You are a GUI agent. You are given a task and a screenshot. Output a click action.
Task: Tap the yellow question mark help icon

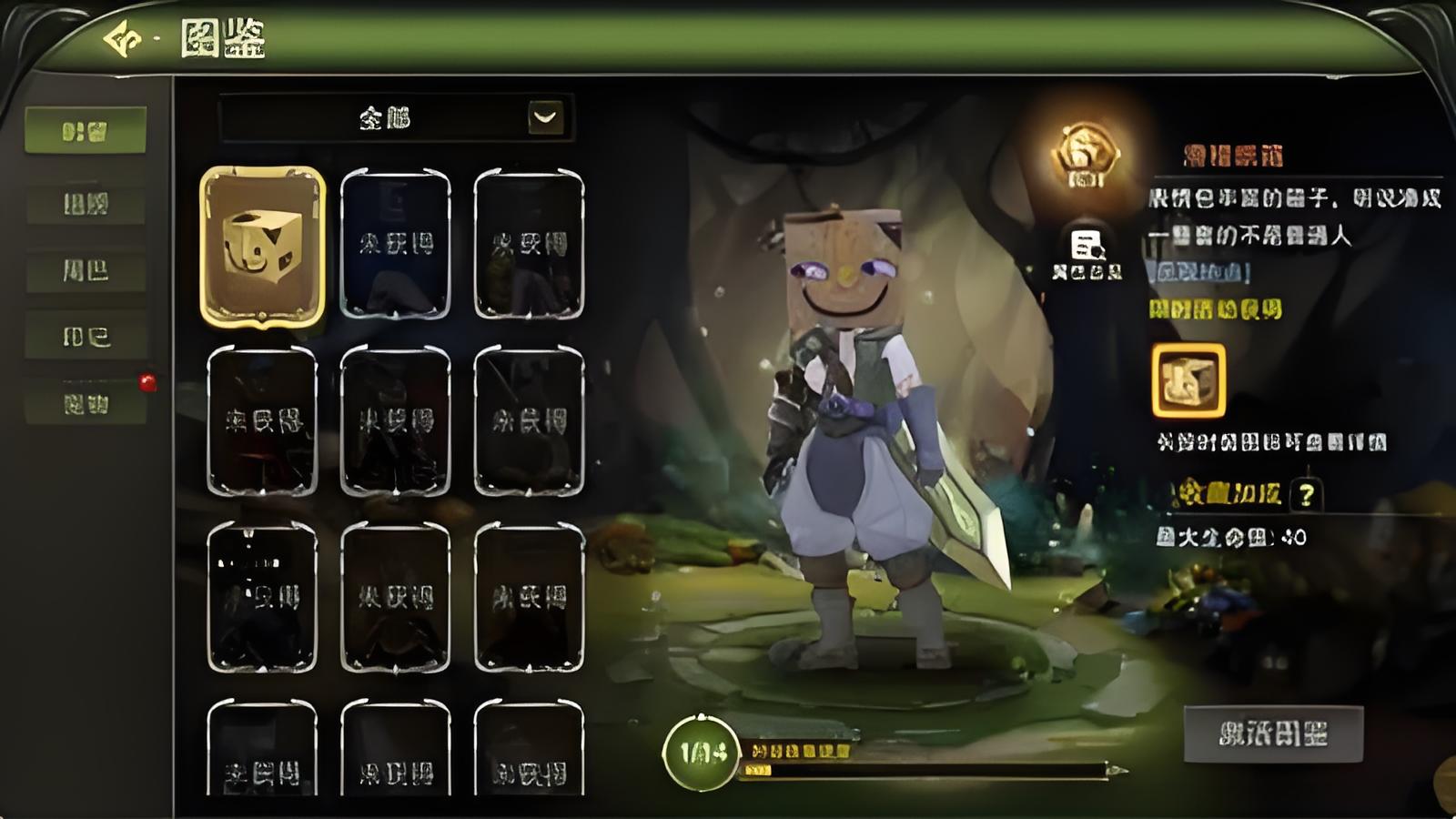[1307, 496]
